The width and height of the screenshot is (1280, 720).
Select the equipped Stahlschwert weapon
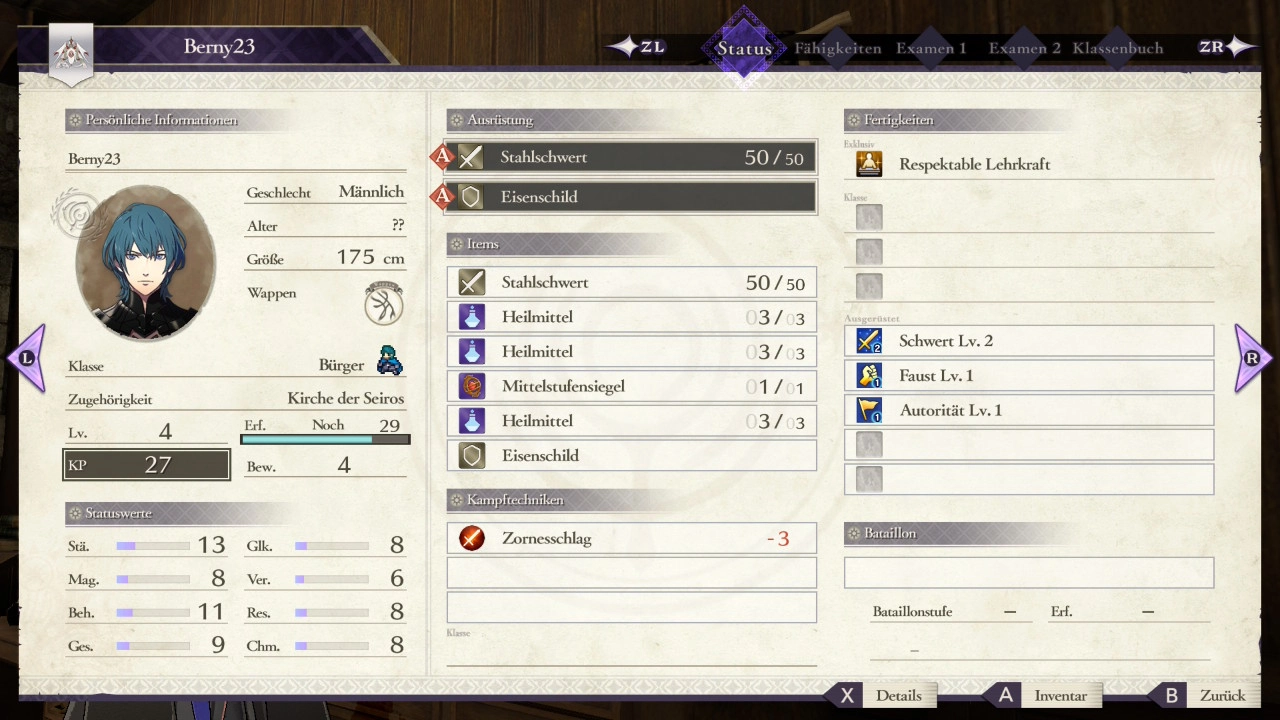[631, 157]
